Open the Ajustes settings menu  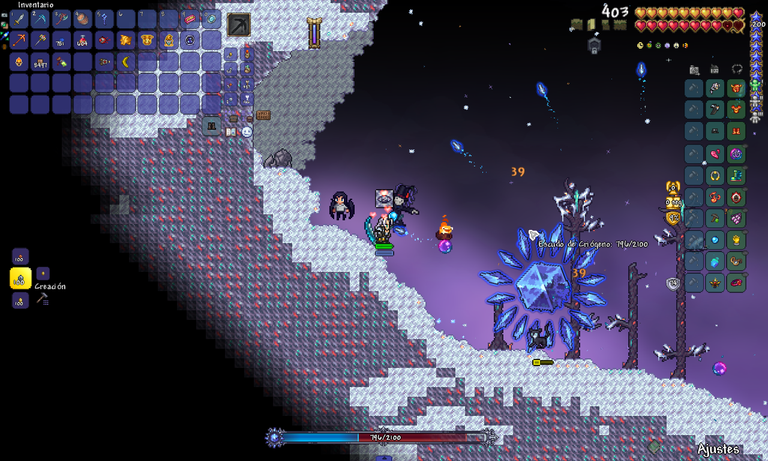718,449
